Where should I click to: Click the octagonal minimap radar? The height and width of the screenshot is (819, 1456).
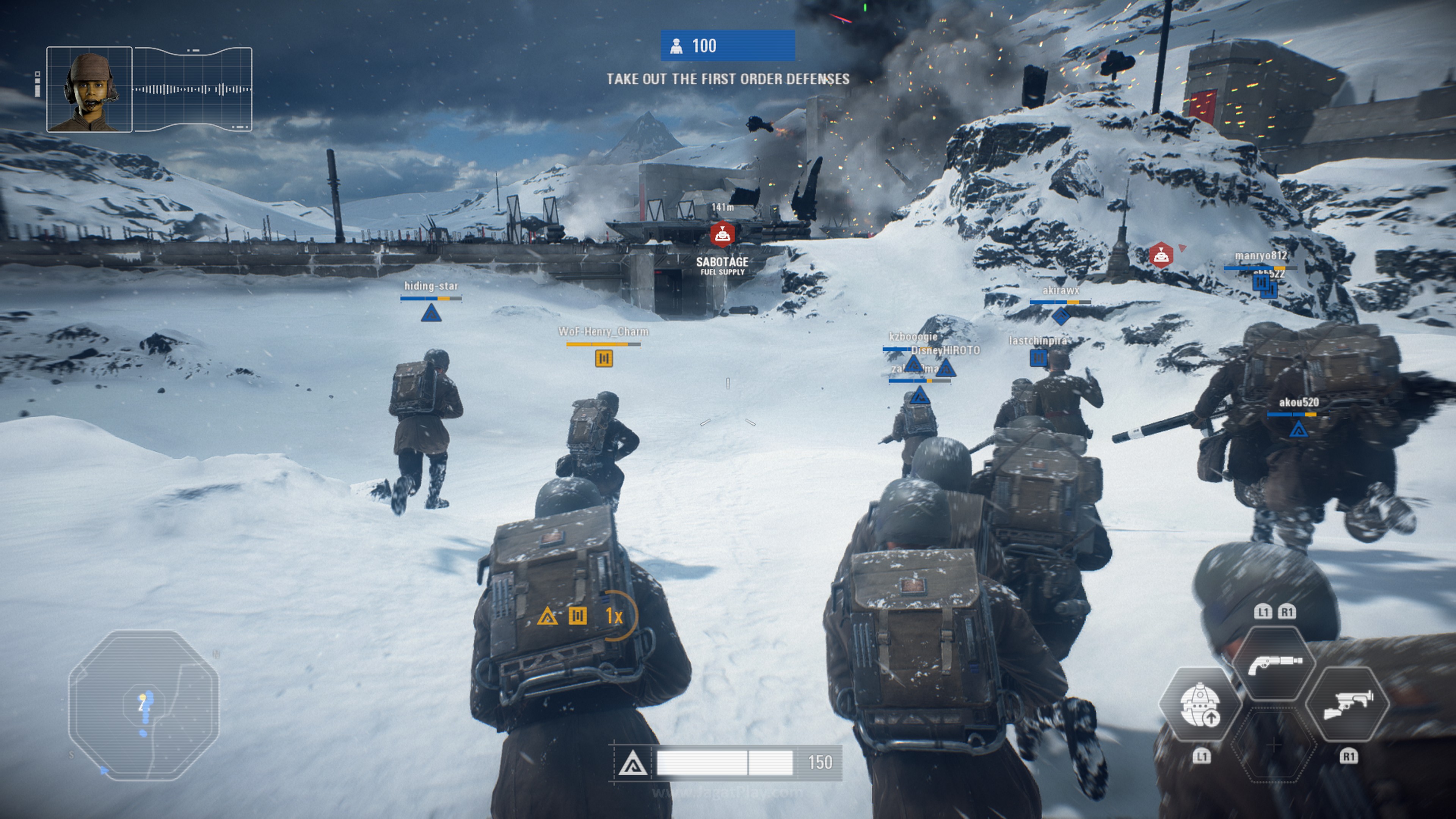coord(144,705)
